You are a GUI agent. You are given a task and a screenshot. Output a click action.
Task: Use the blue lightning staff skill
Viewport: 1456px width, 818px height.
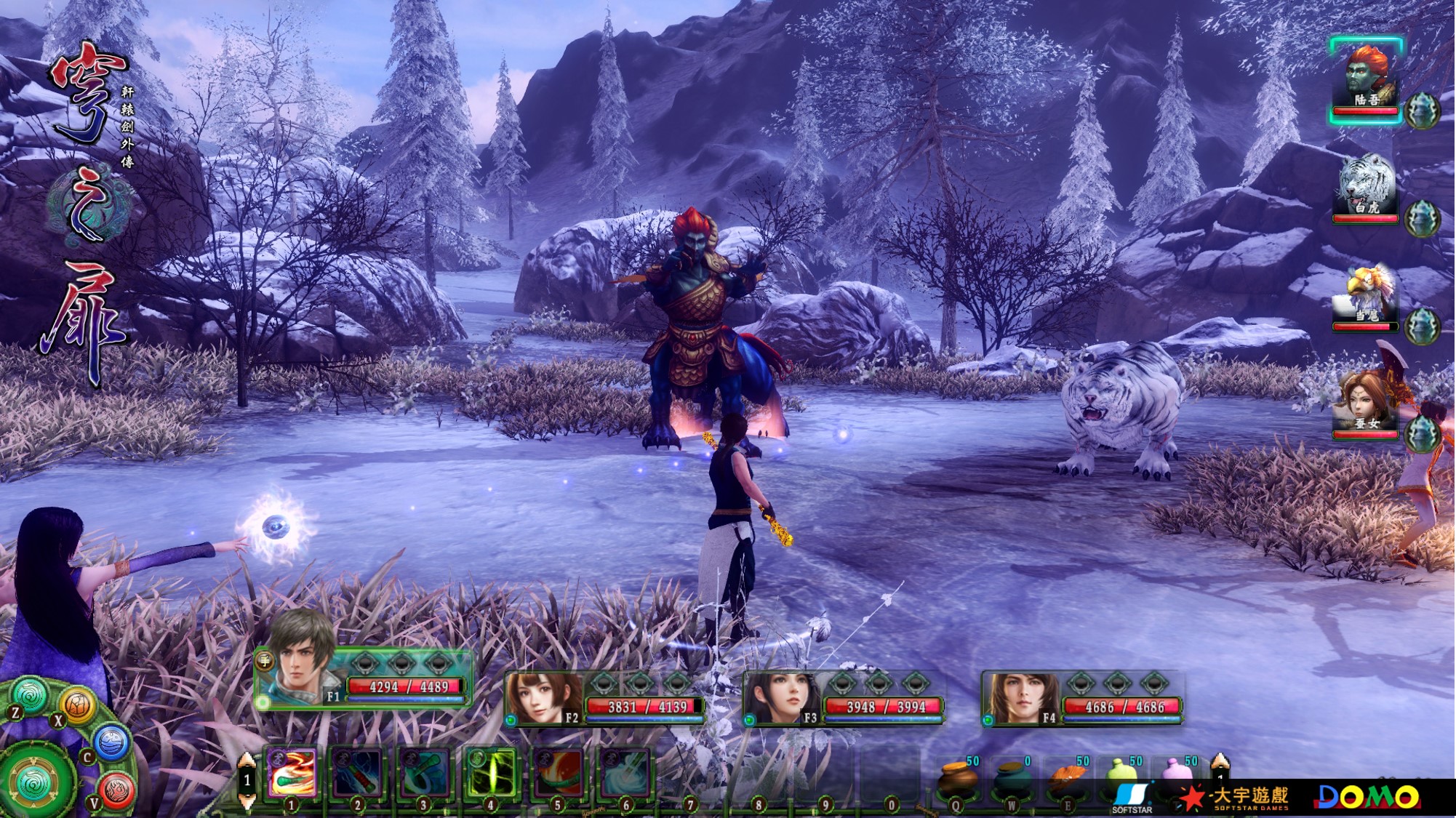358,773
